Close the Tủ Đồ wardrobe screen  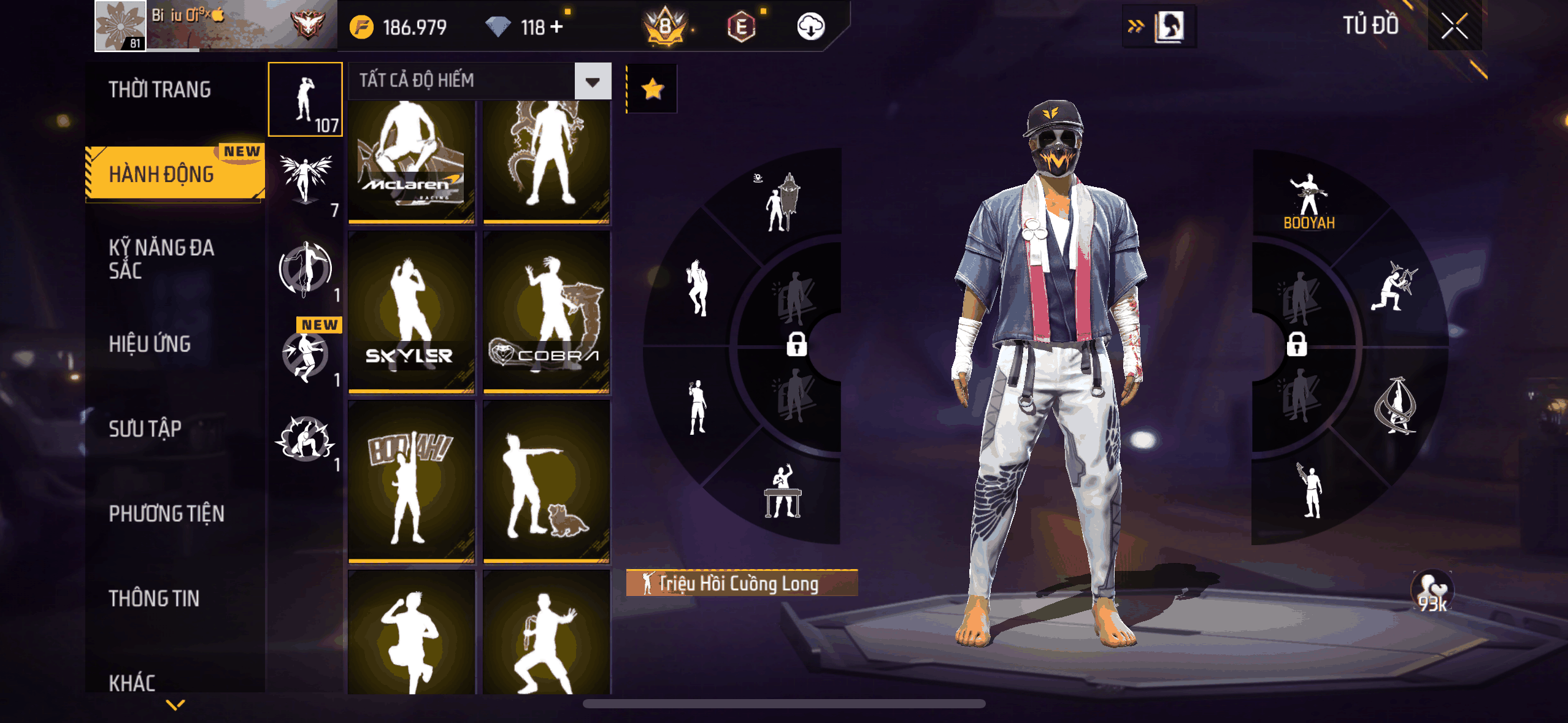[1454, 26]
